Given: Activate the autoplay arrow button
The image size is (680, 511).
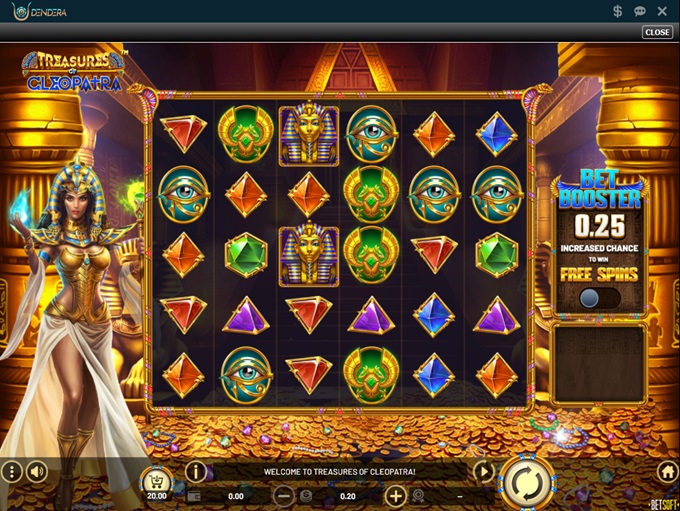Looking at the screenshot, I should click(x=483, y=471).
